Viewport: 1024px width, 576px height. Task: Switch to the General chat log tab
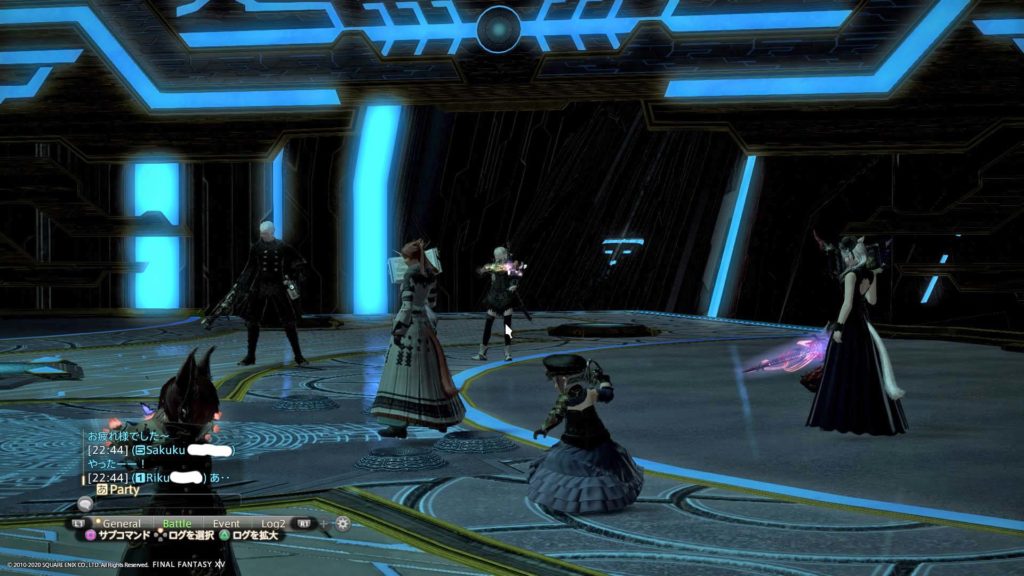click(121, 523)
